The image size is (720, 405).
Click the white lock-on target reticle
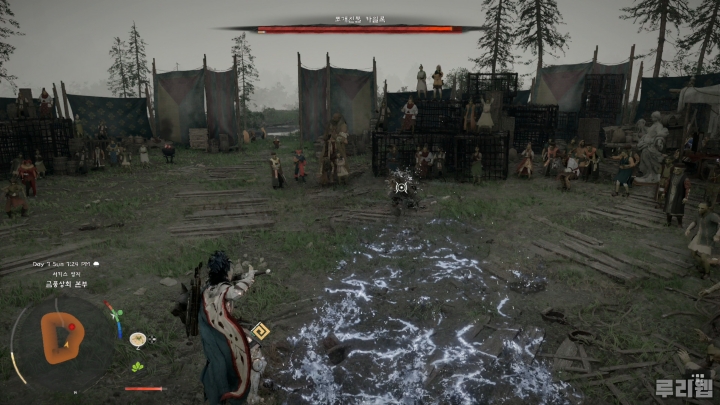pyautogui.click(x=401, y=187)
